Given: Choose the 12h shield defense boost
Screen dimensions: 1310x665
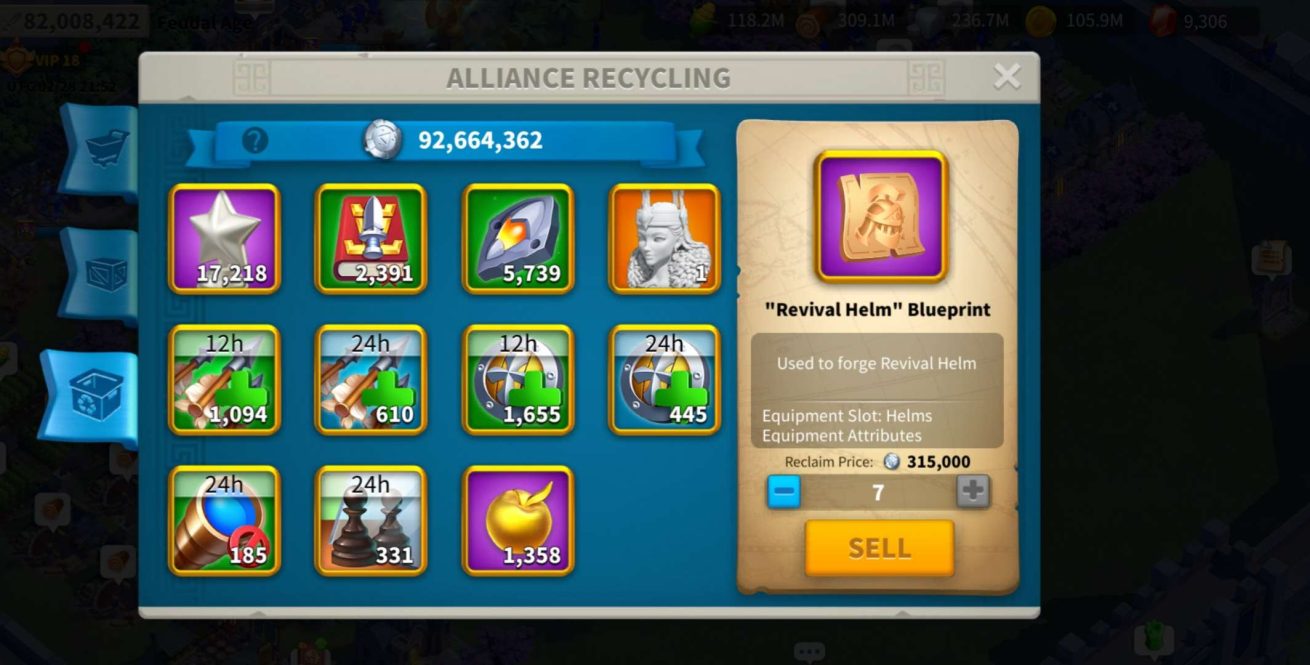Looking at the screenshot, I should [518, 379].
